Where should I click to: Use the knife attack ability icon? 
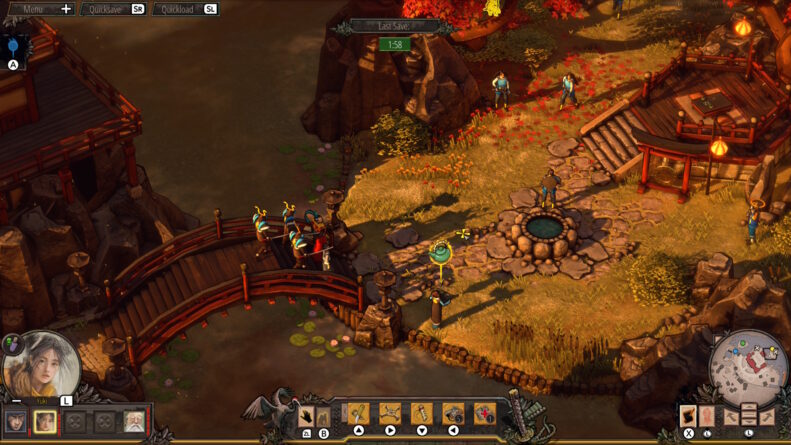[x=358, y=413]
